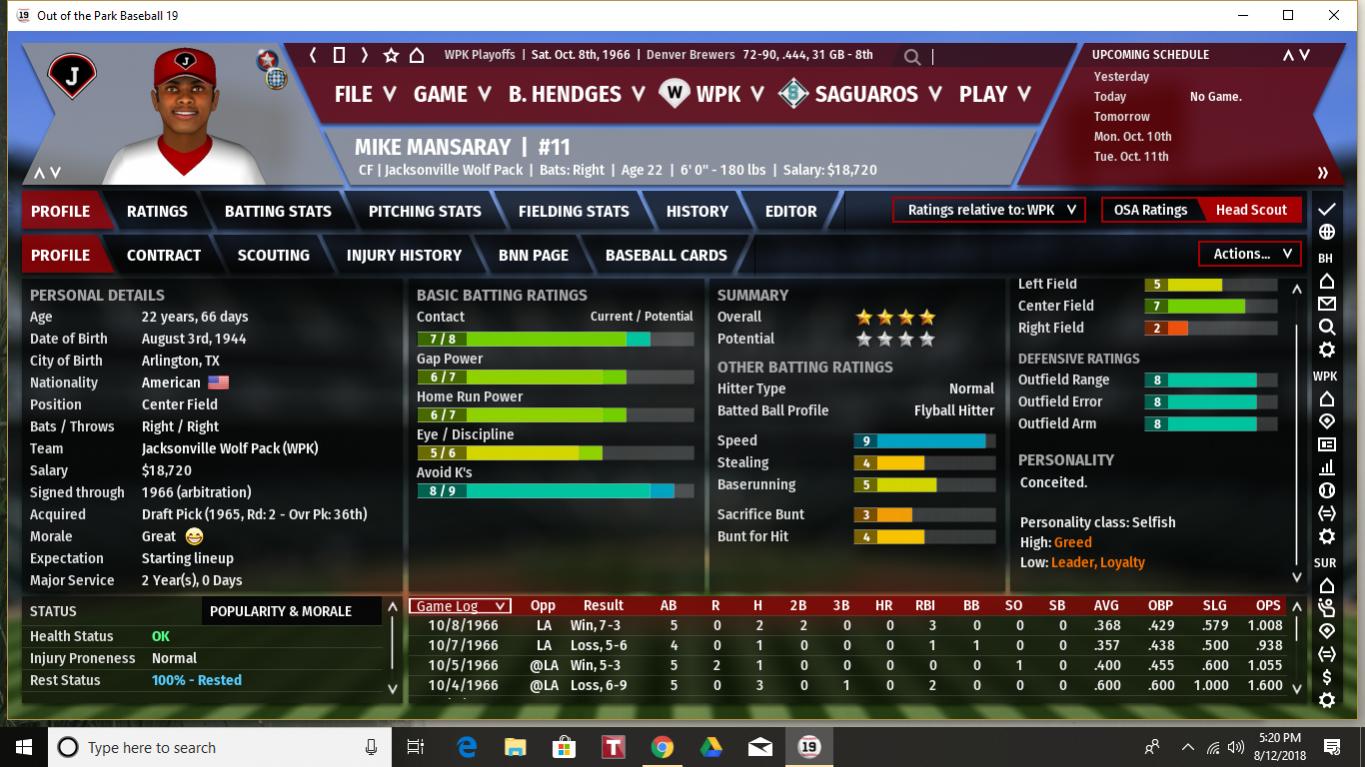Viewport: 1365px width, 767px height.
Task: Close the game window
Action: [x=1334, y=15]
